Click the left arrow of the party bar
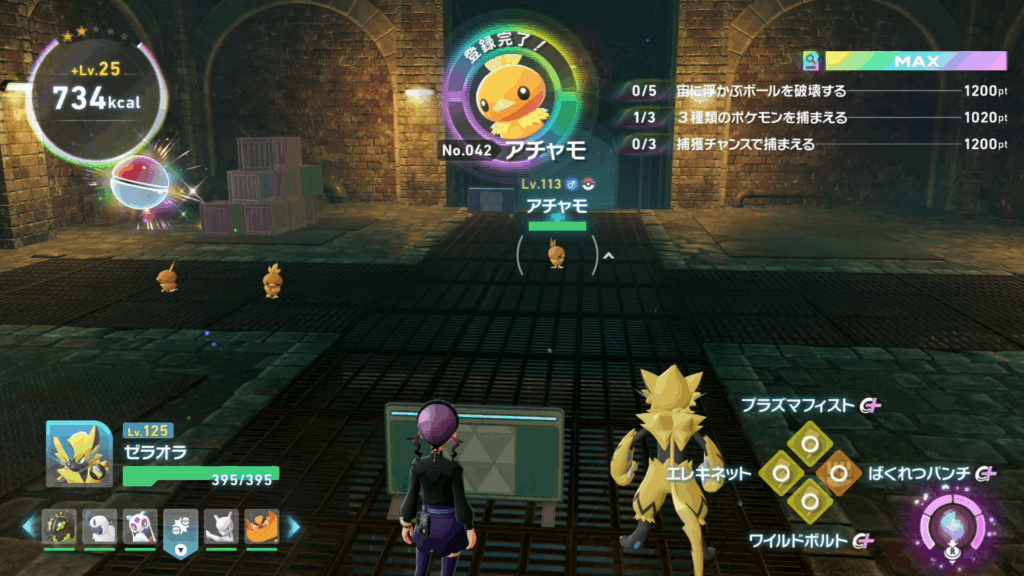The height and width of the screenshot is (576, 1024). 28,526
